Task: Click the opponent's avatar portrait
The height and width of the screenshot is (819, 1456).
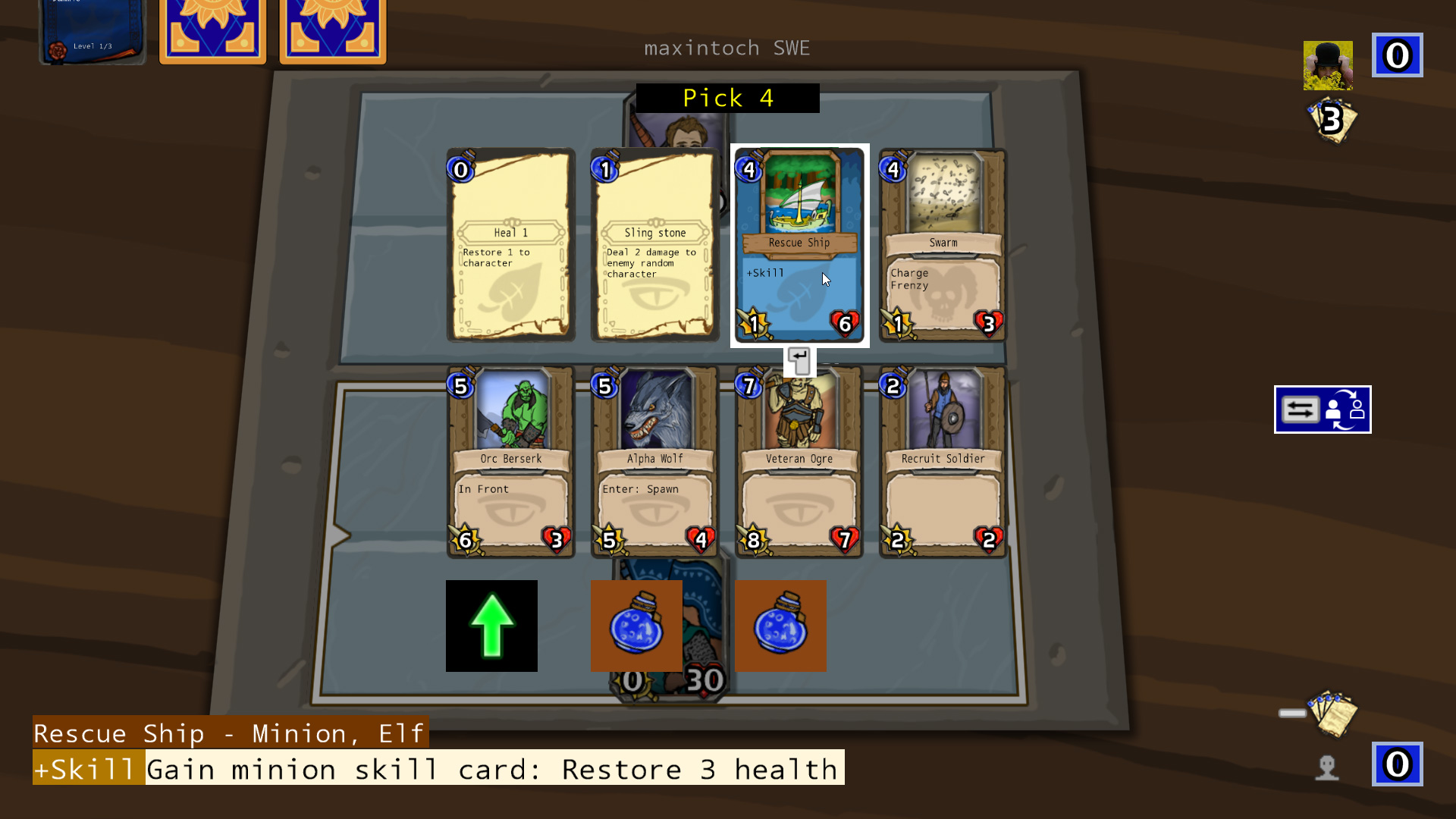Action: pyautogui.click(x=1328, y=65)
